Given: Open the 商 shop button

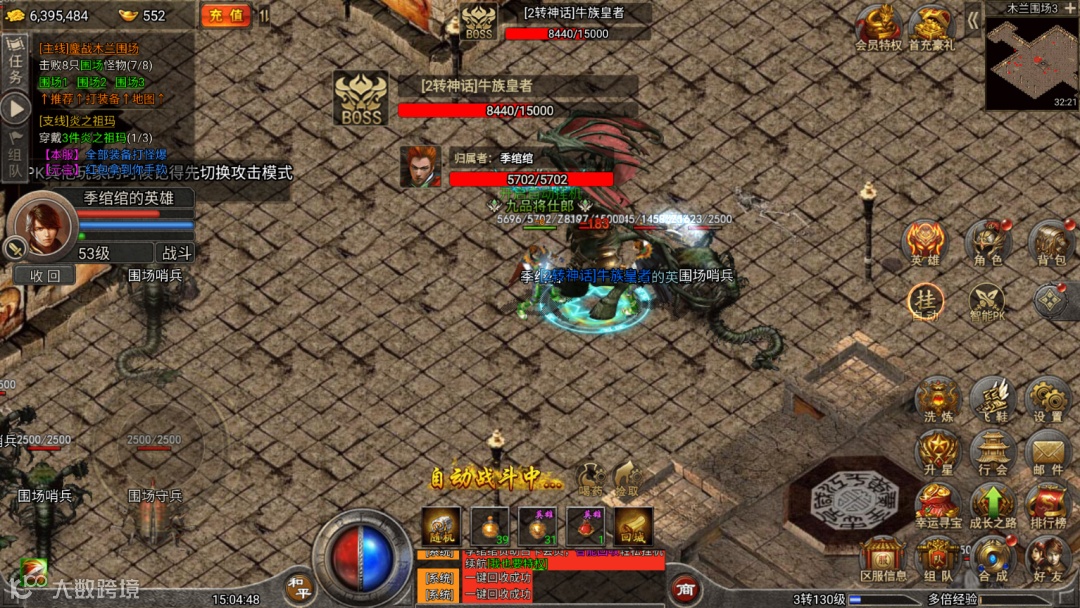Looking at the screenshot, I should pos(685,590).
